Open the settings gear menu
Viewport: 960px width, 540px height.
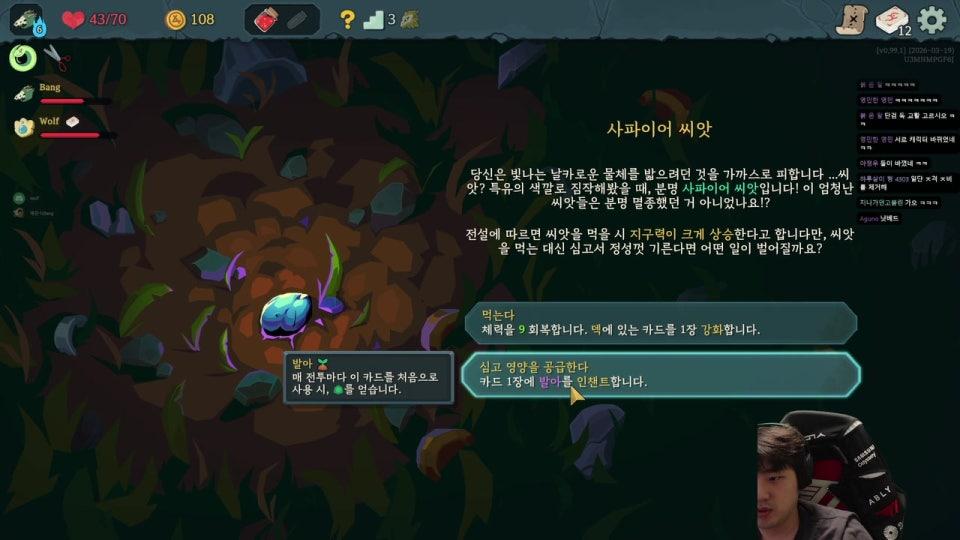point(932,19)
